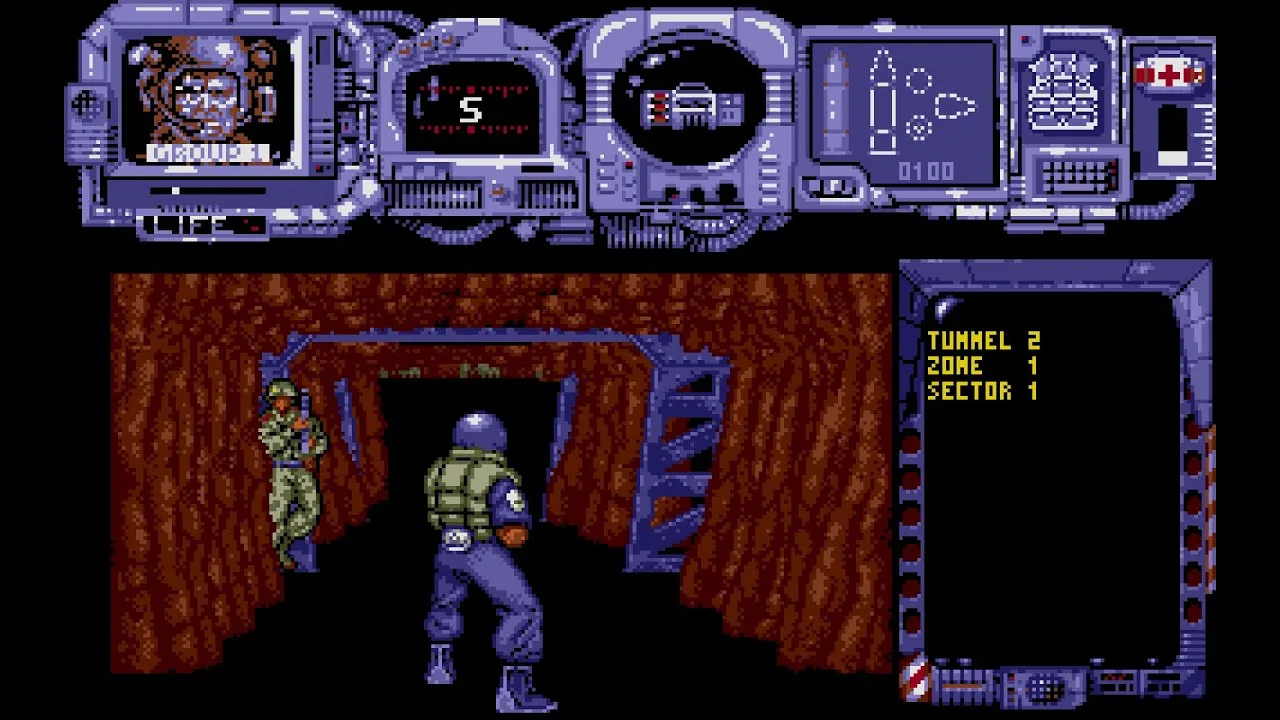Select the outlined rifle cartridge icon

click(881, 102)
